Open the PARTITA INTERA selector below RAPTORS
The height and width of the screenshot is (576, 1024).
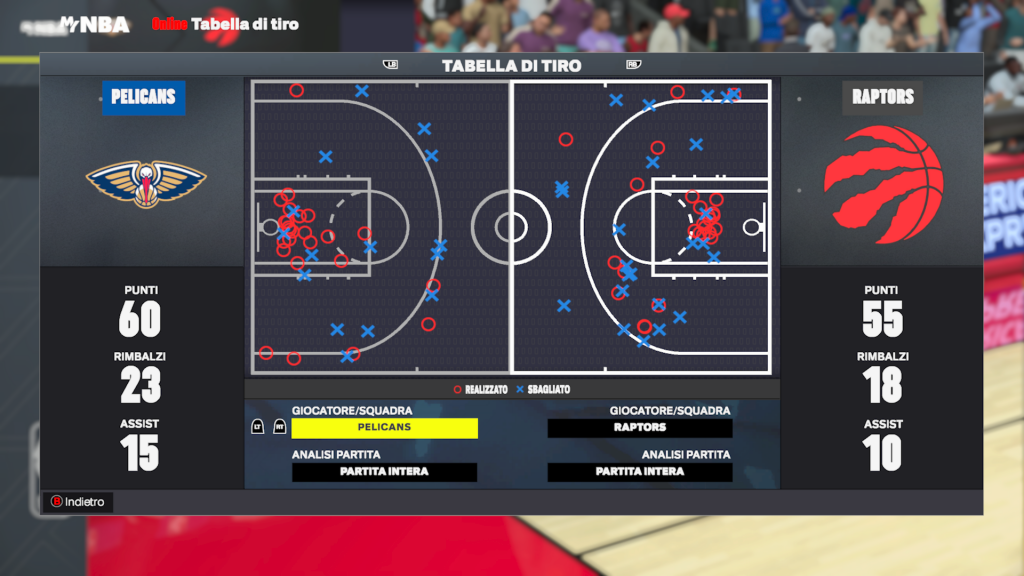pos(640,472)
